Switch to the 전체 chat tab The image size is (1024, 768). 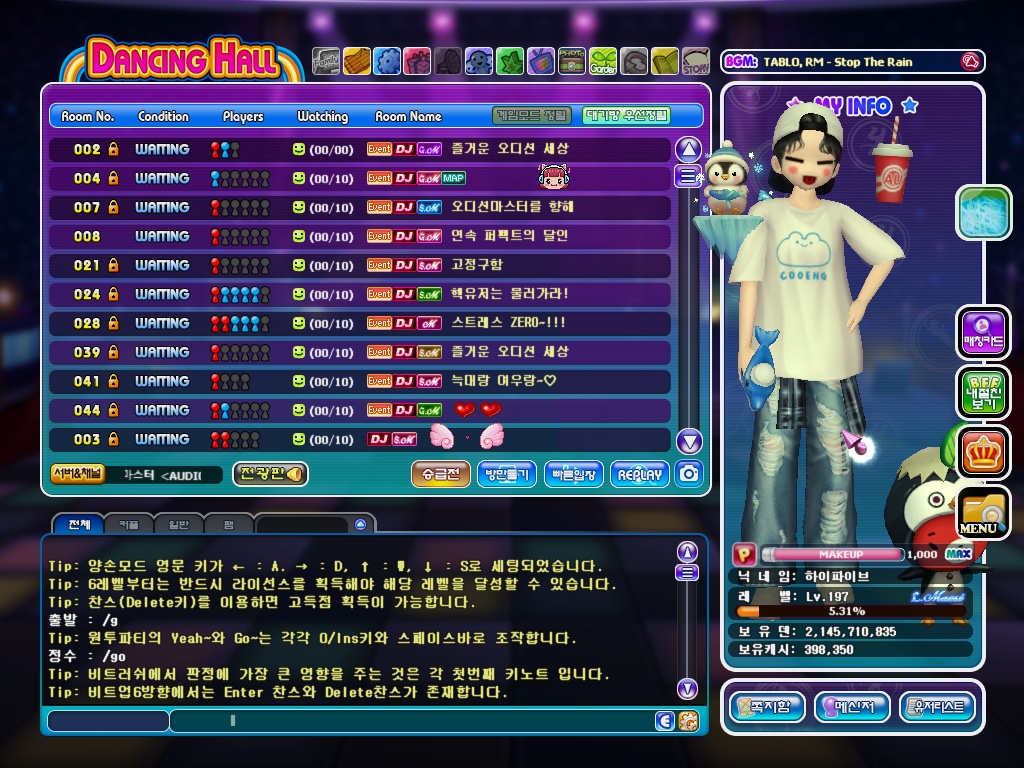[79, 524]
